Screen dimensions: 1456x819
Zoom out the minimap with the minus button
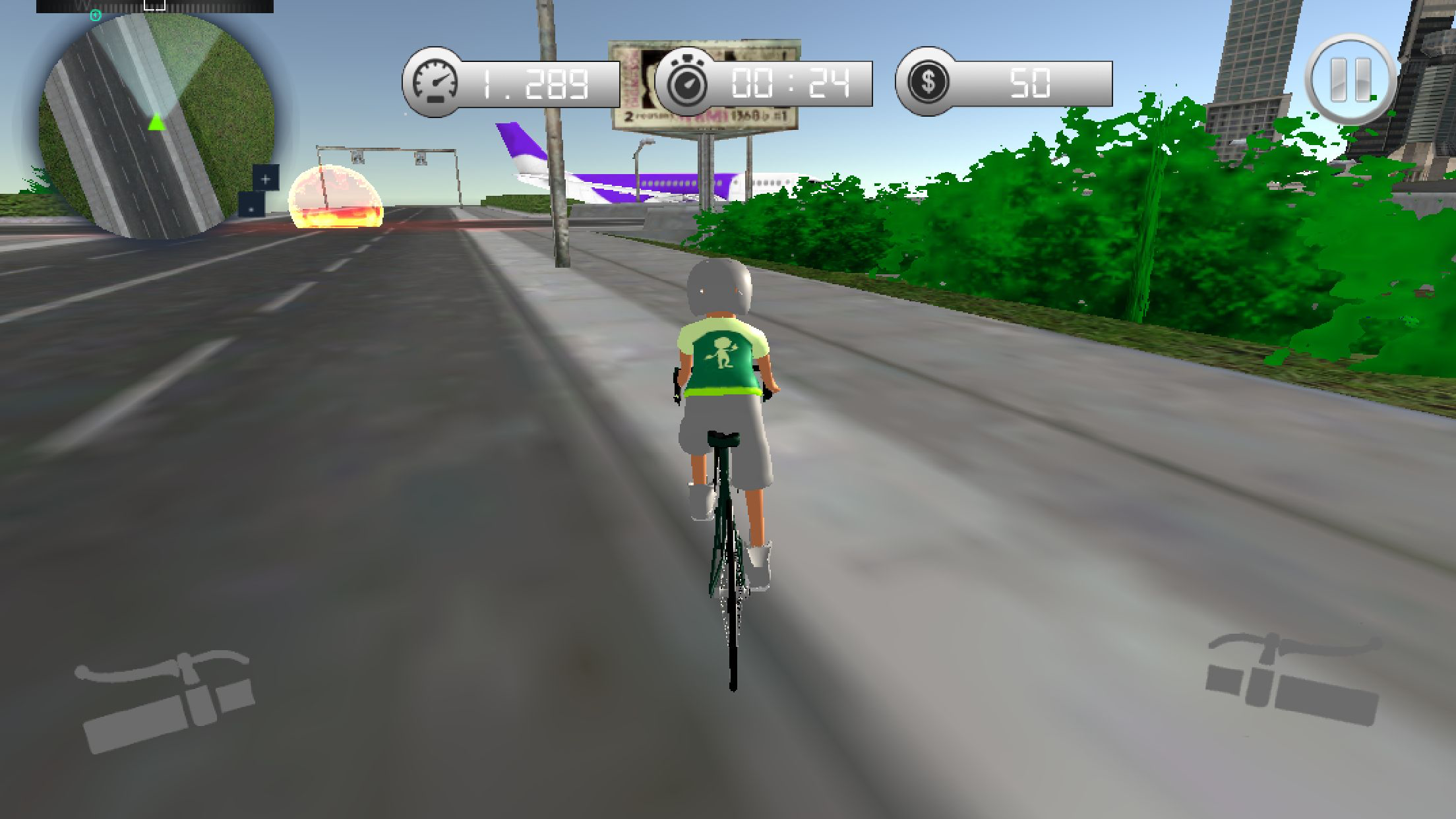tap(251, 206)
